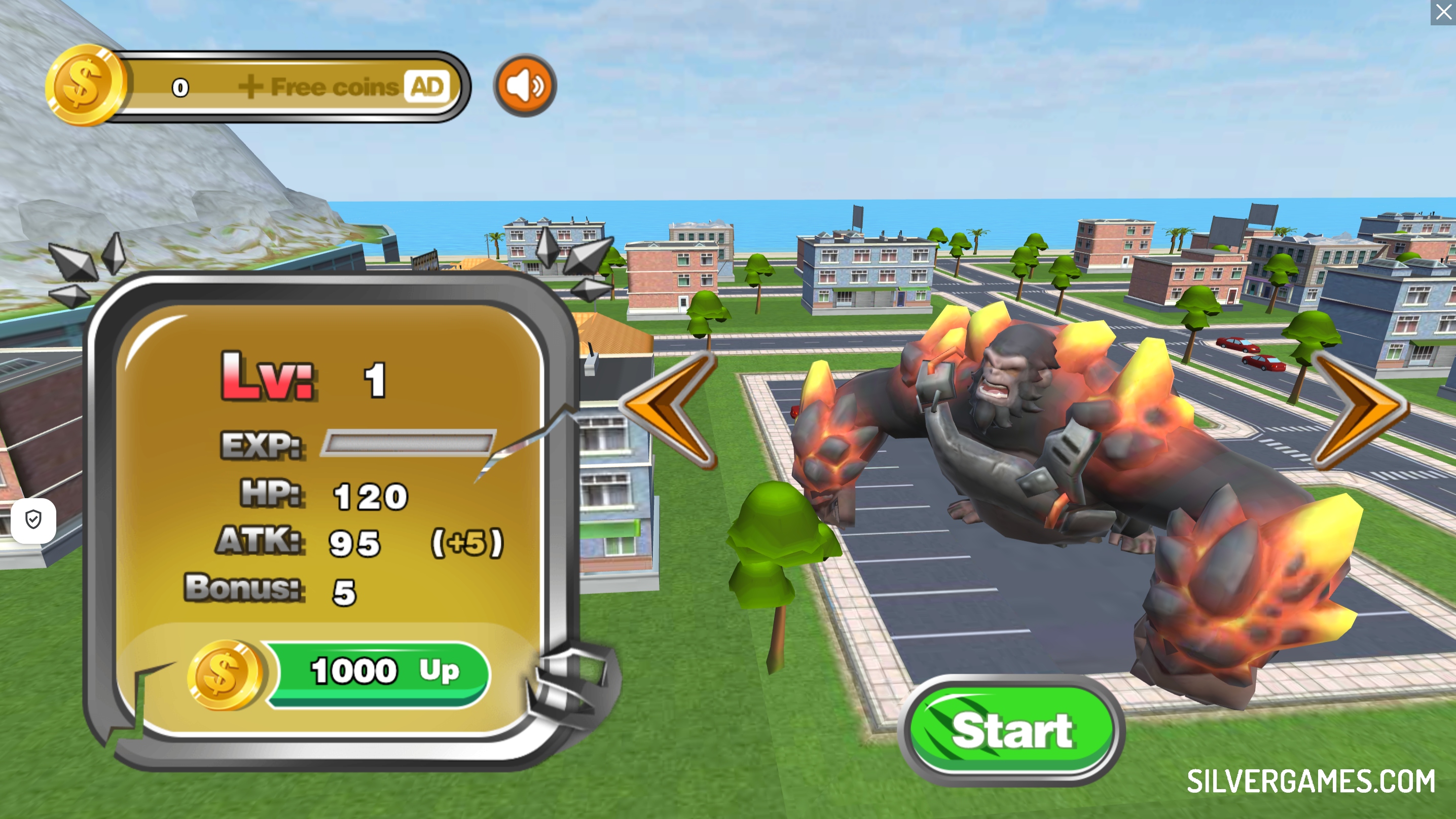The width and height of the screenshot is (1456, 819).
Task: Close the game overlay with the X
Action: [x=1443, y=12]
